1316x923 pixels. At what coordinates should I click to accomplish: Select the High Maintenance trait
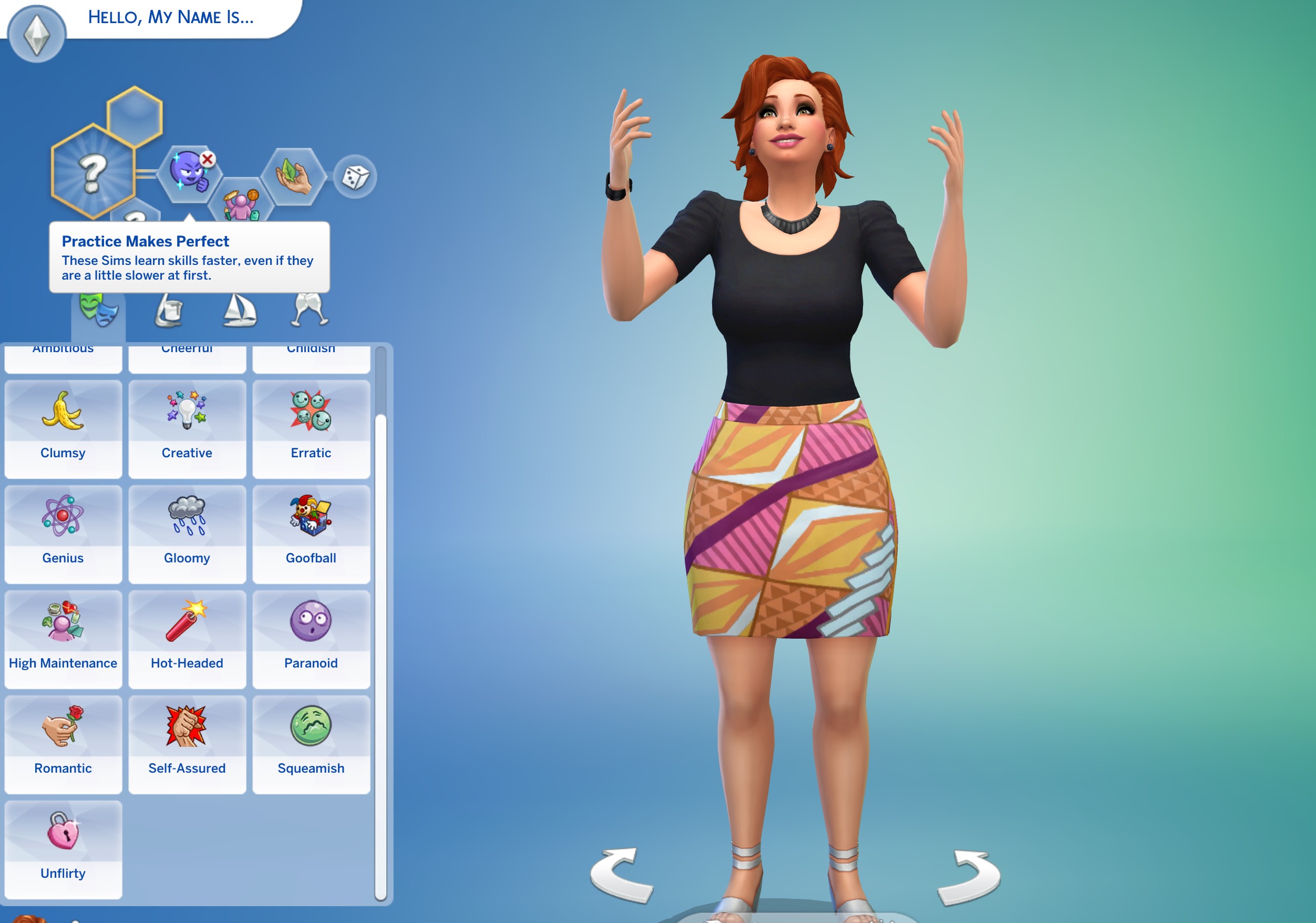(63, 639)
